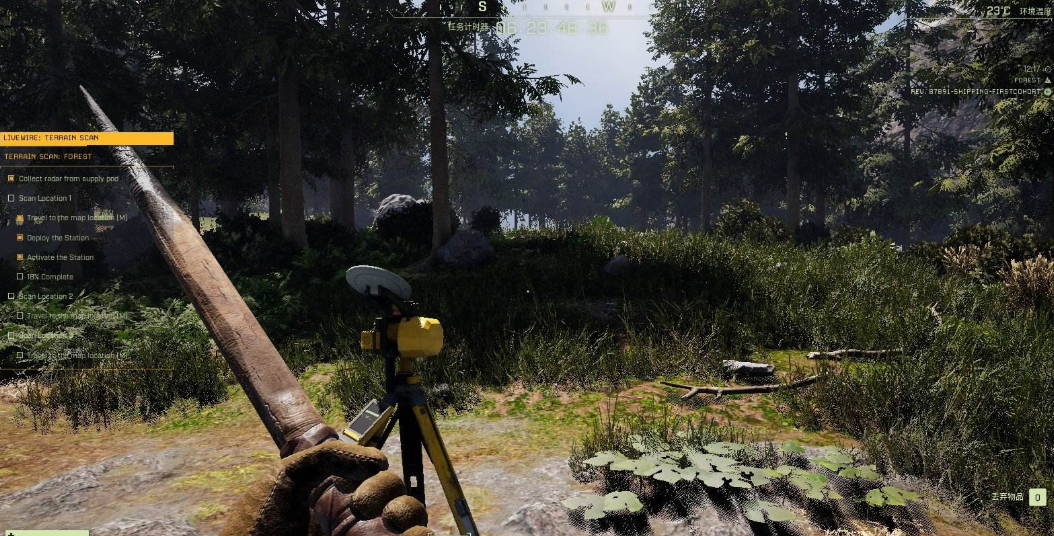Choose the Scan Location 1 objective
This screenshot has height=536, width=1054.
[x=45, y=198]
